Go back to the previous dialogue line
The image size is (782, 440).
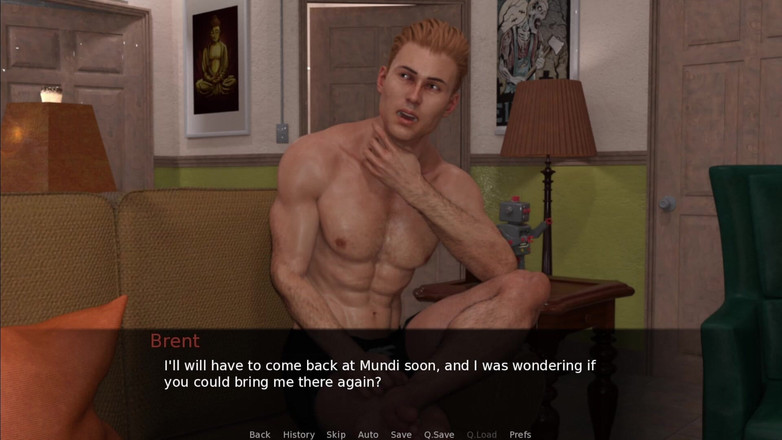coord(260,434)
